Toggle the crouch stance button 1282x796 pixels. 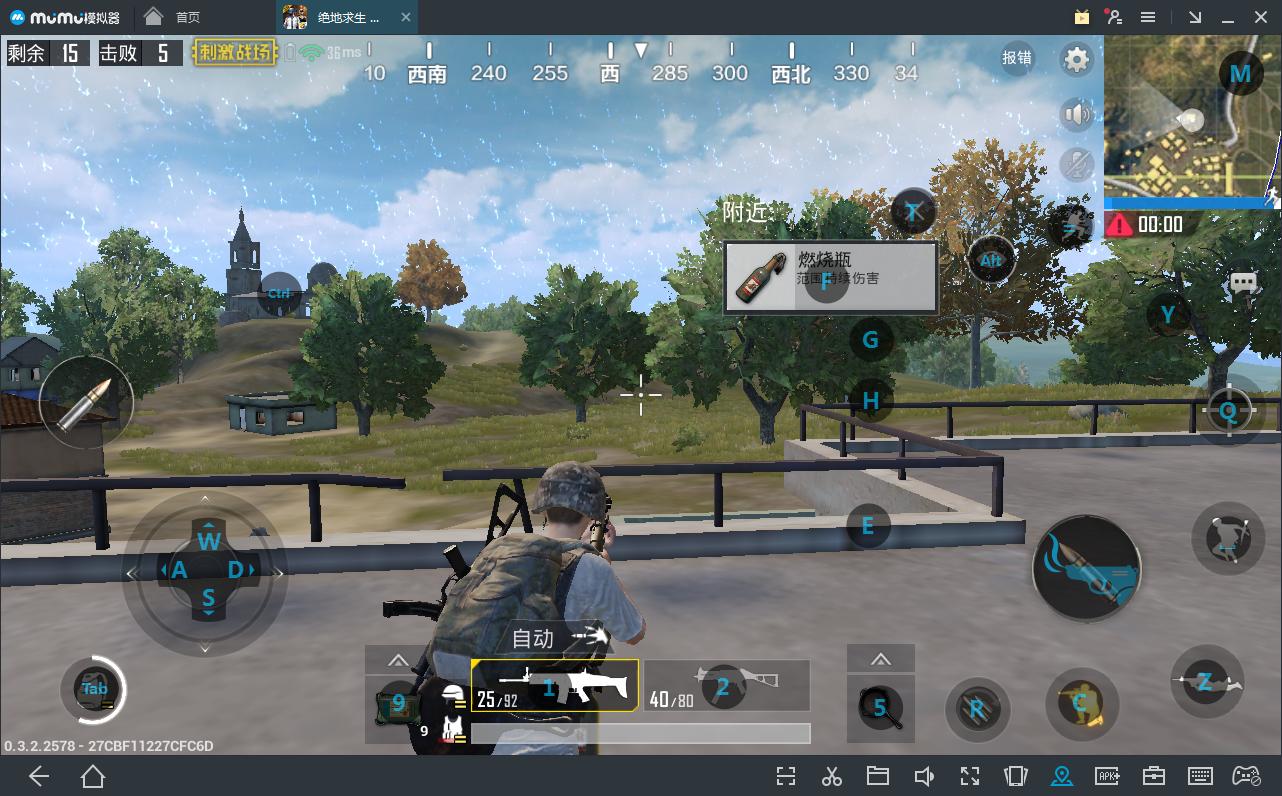click(1081, 703)
